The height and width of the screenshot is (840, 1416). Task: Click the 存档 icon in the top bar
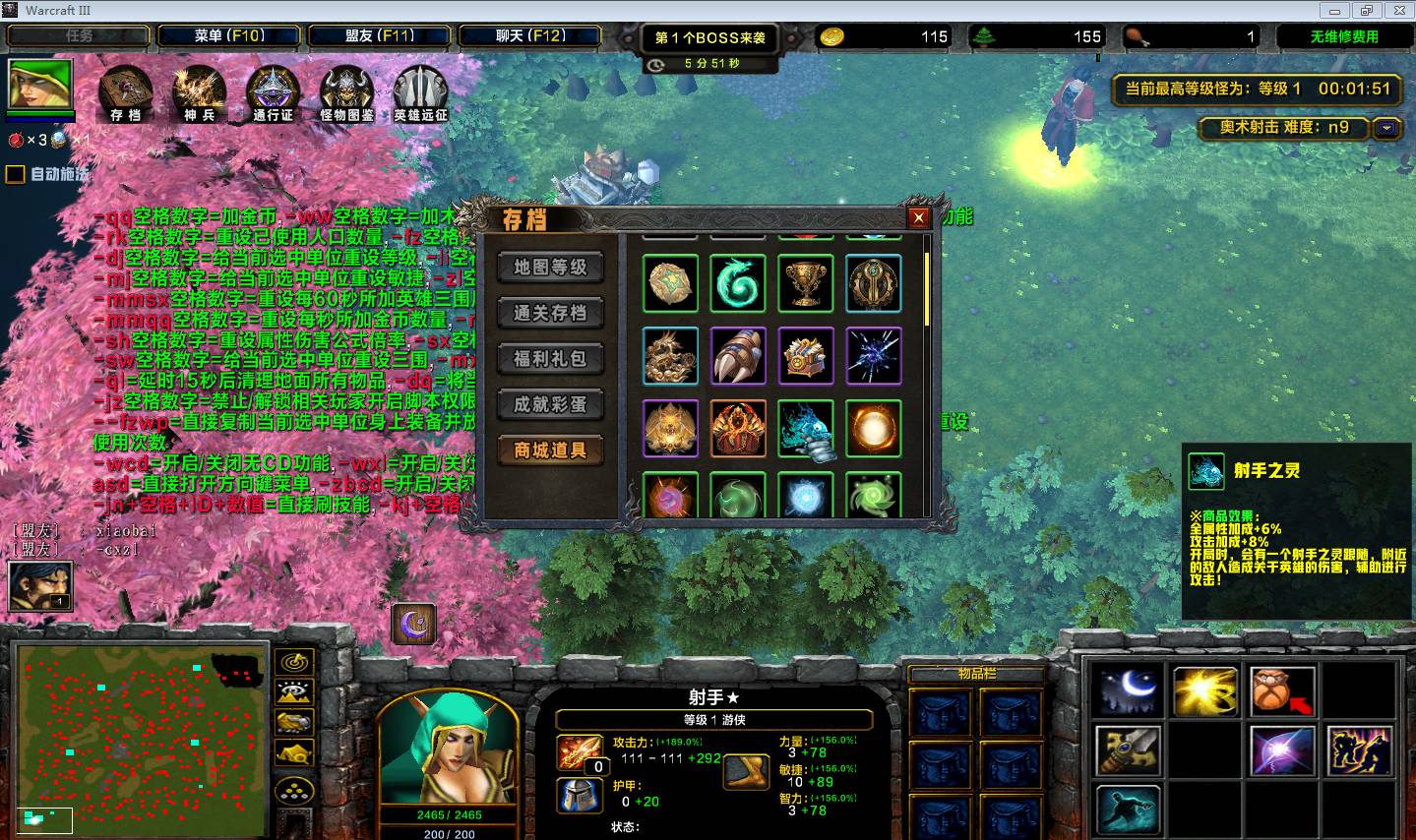[x=125, y=93]
